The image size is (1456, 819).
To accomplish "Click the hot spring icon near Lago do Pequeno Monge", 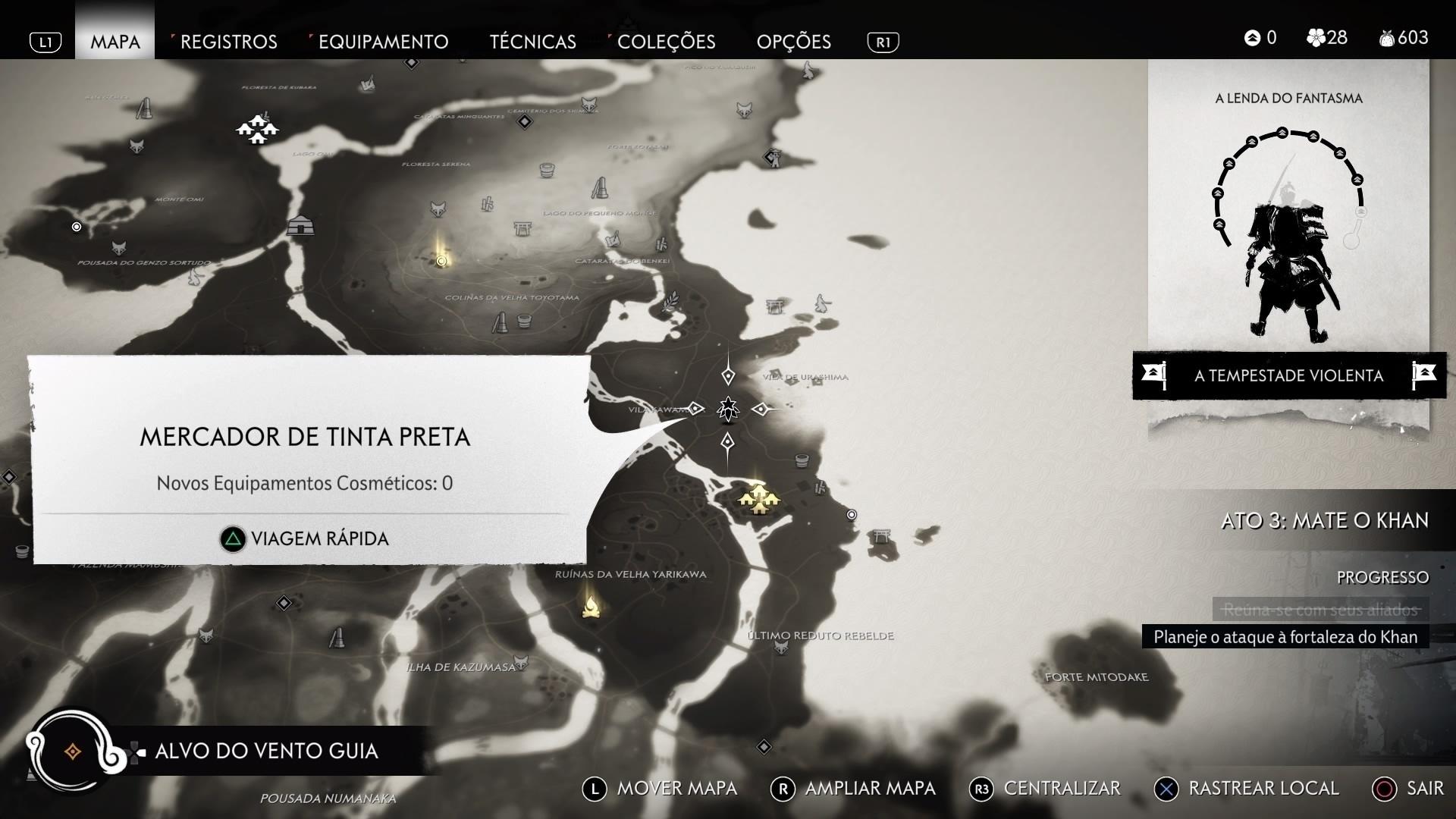I will point(547,170).
